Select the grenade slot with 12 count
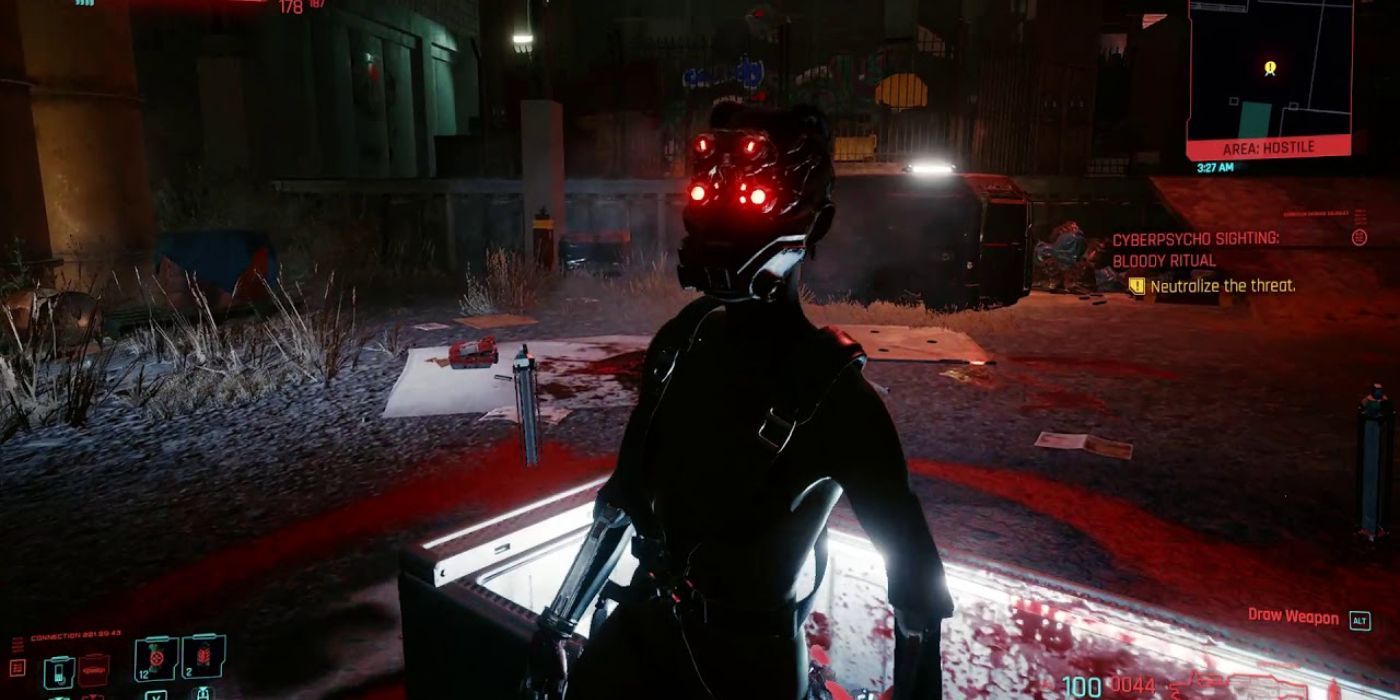The height and width of the screenshot is (700, 1400). 155,657
